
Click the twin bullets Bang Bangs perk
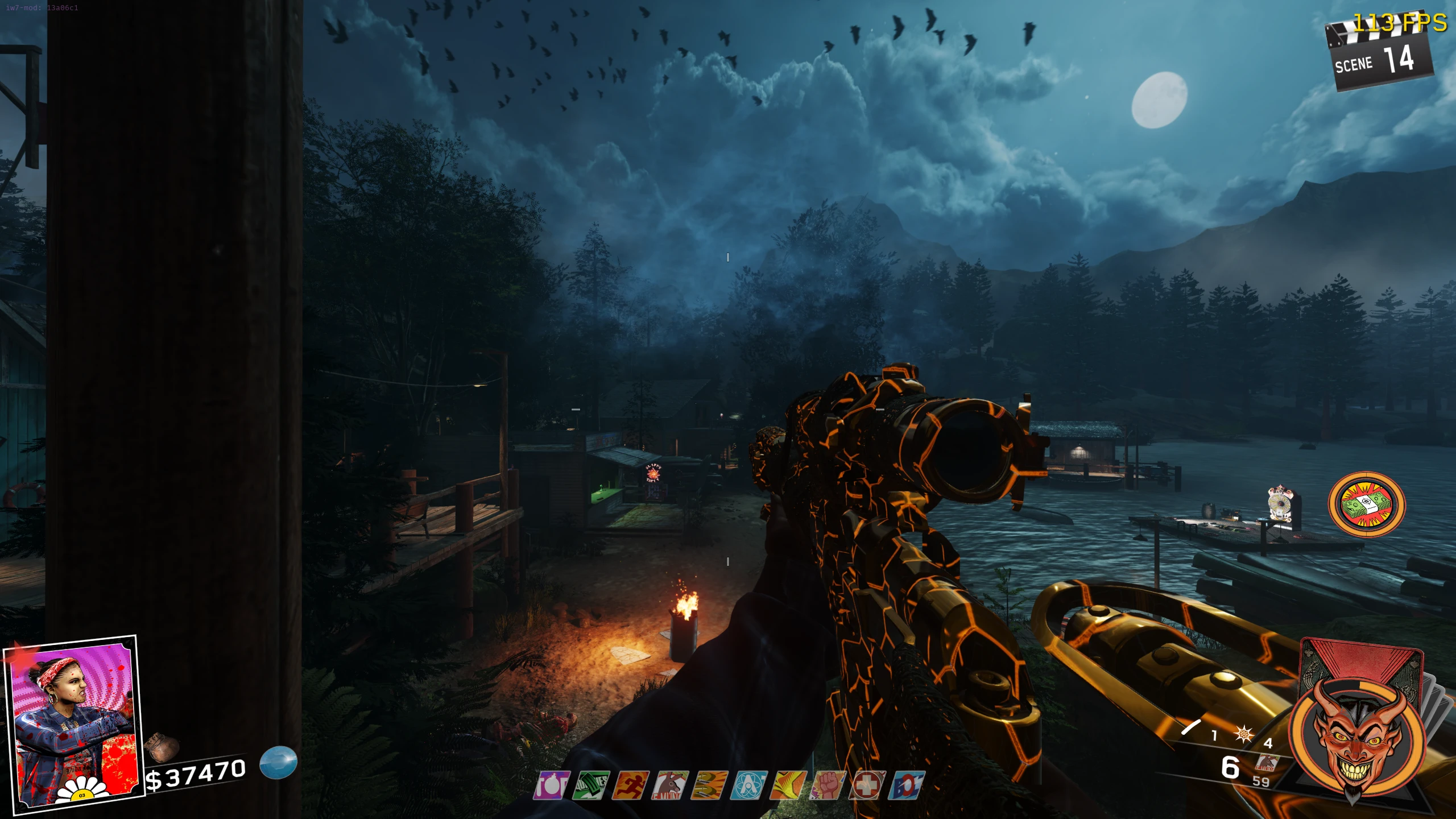709,786
